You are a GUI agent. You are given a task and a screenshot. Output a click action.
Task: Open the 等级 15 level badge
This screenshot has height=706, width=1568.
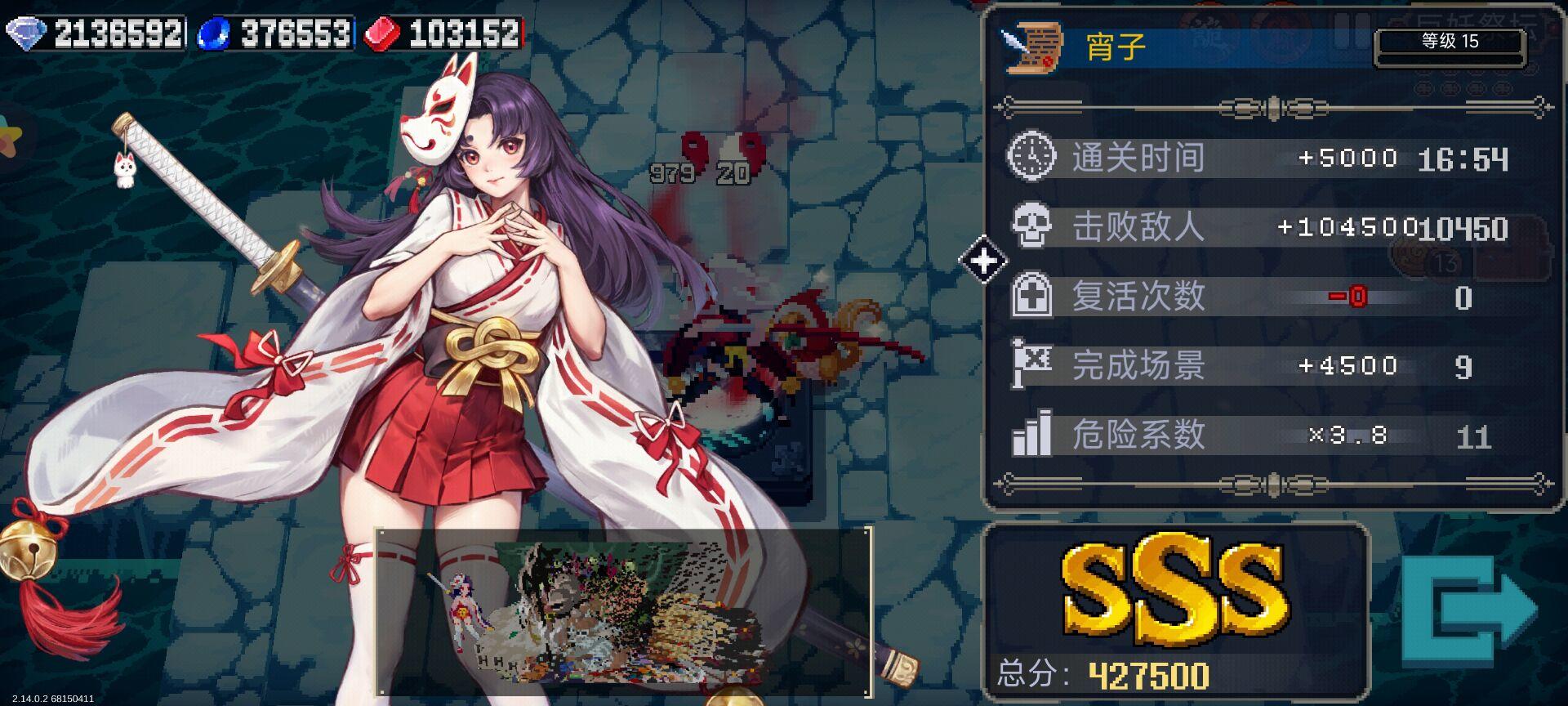[x=1450, y=39]
